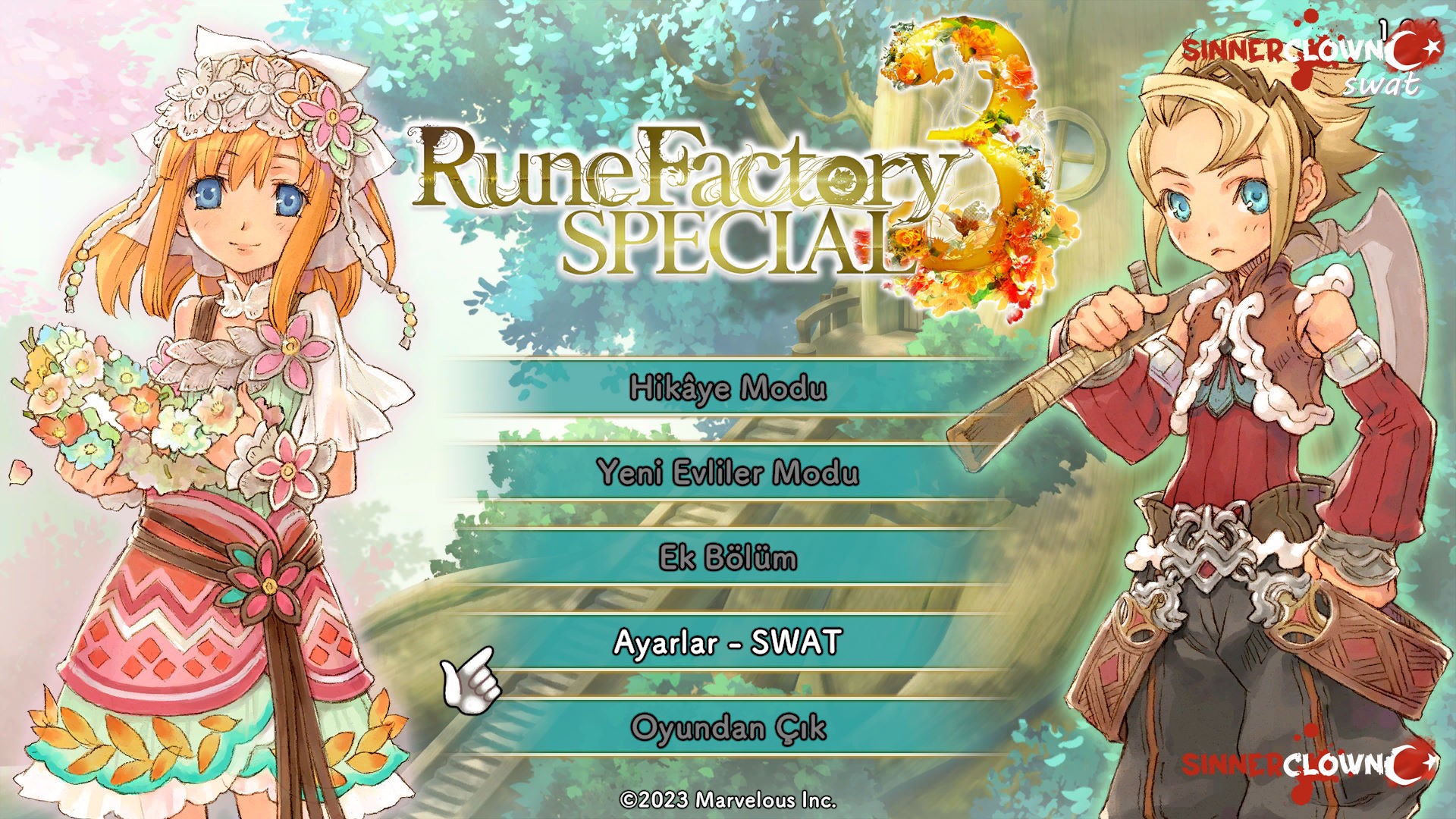Click the ©2023 Marvelous Inc. text

click(728, 799)
